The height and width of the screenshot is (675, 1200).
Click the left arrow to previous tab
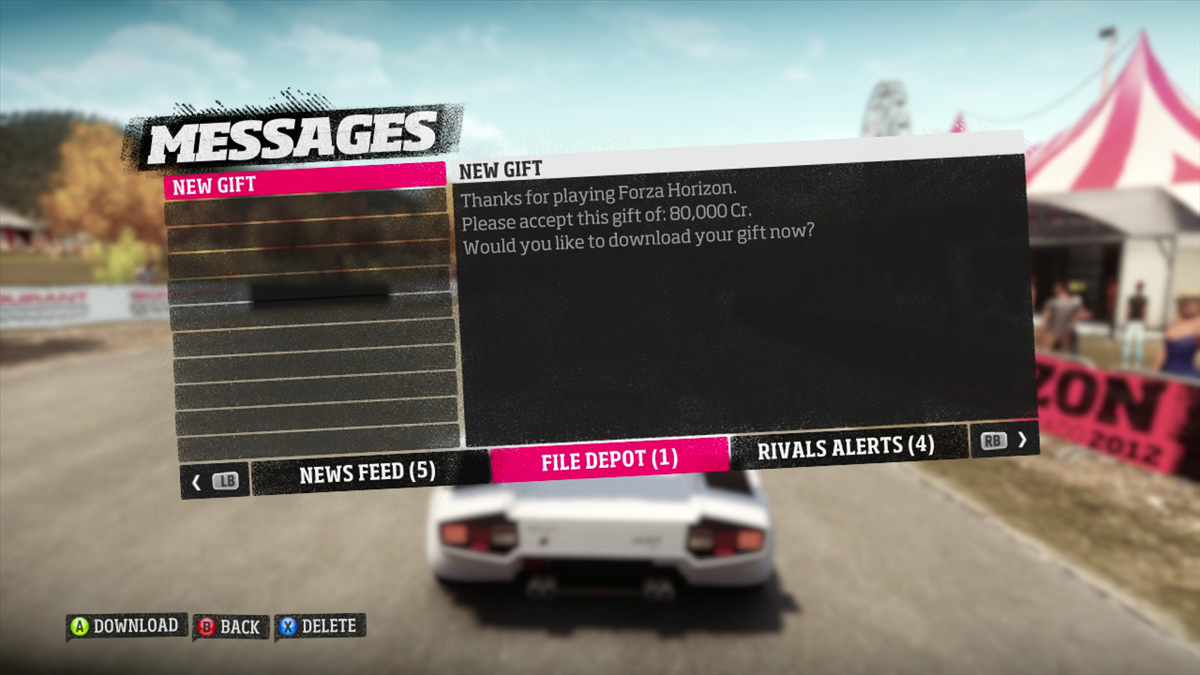(x=197, y=482)
